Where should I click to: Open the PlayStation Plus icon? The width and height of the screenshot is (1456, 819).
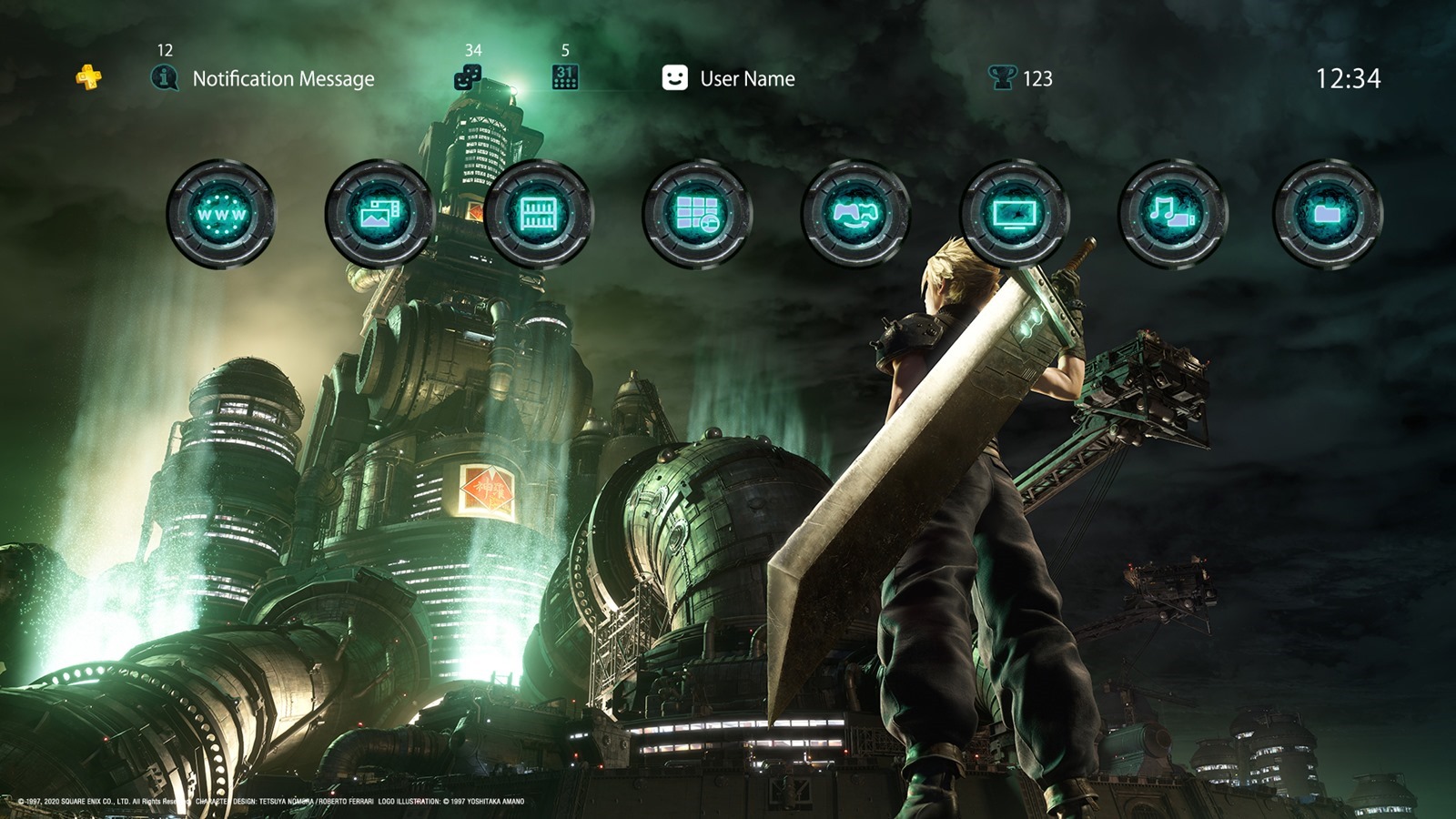coord(88,78)
